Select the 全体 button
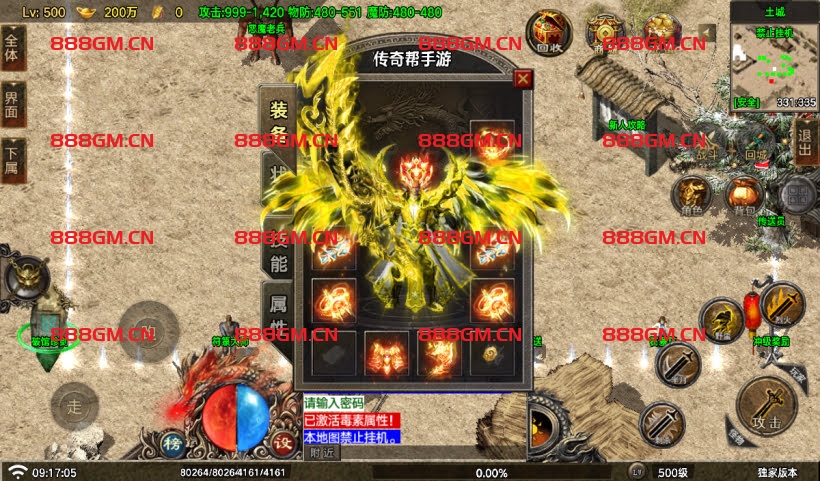The height and width of the screenshot is (481, 820). click(x=12, y=46)
